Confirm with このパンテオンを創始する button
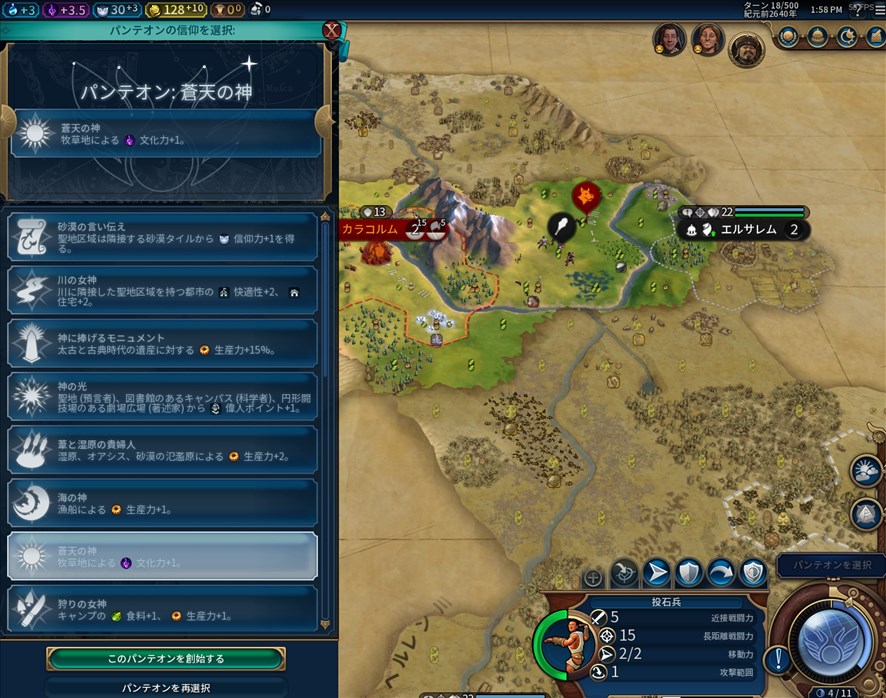Screen dimensions: 886x698 point(166,659)
